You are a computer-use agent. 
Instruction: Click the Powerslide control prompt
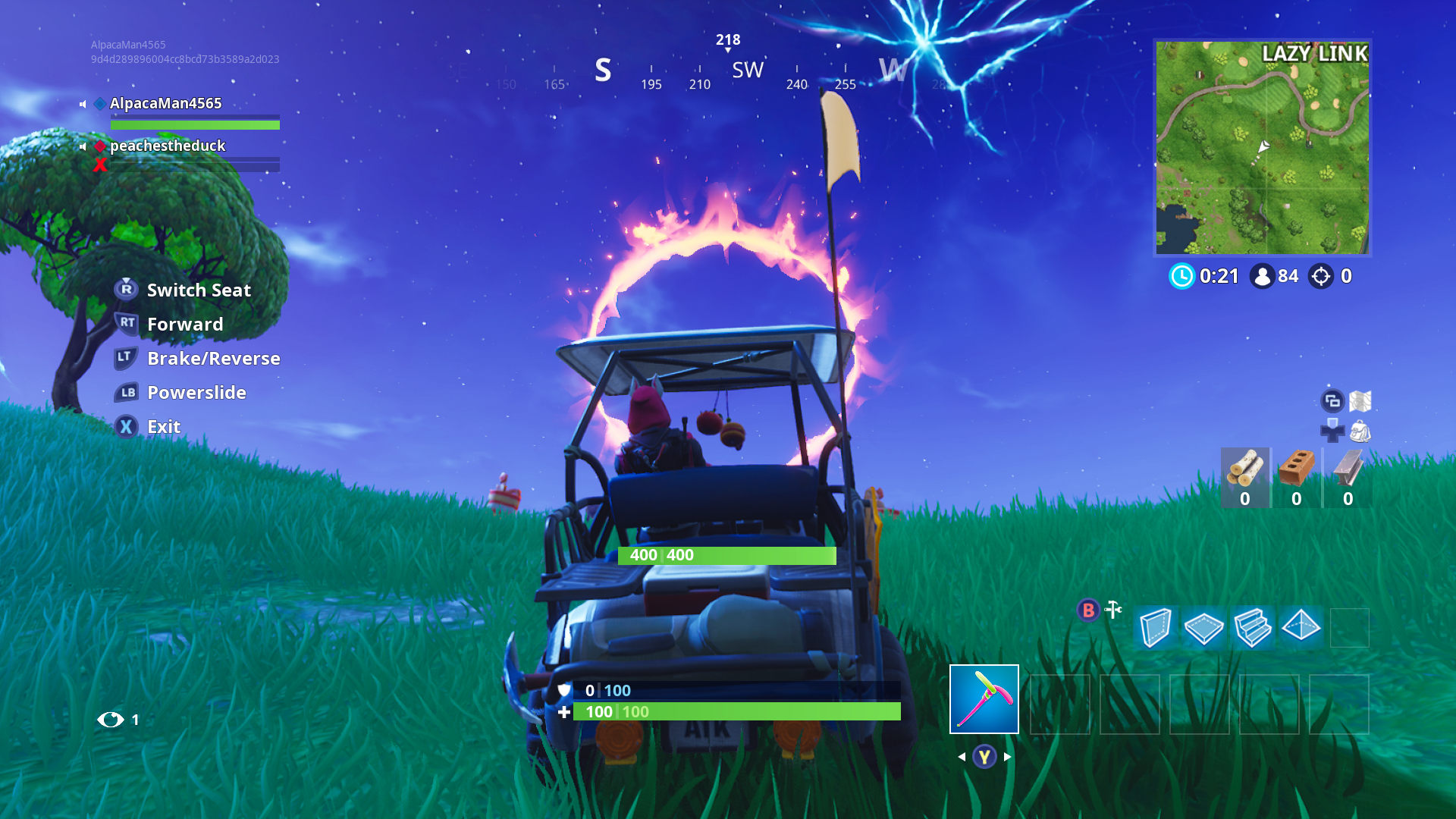tap(196, 393)
